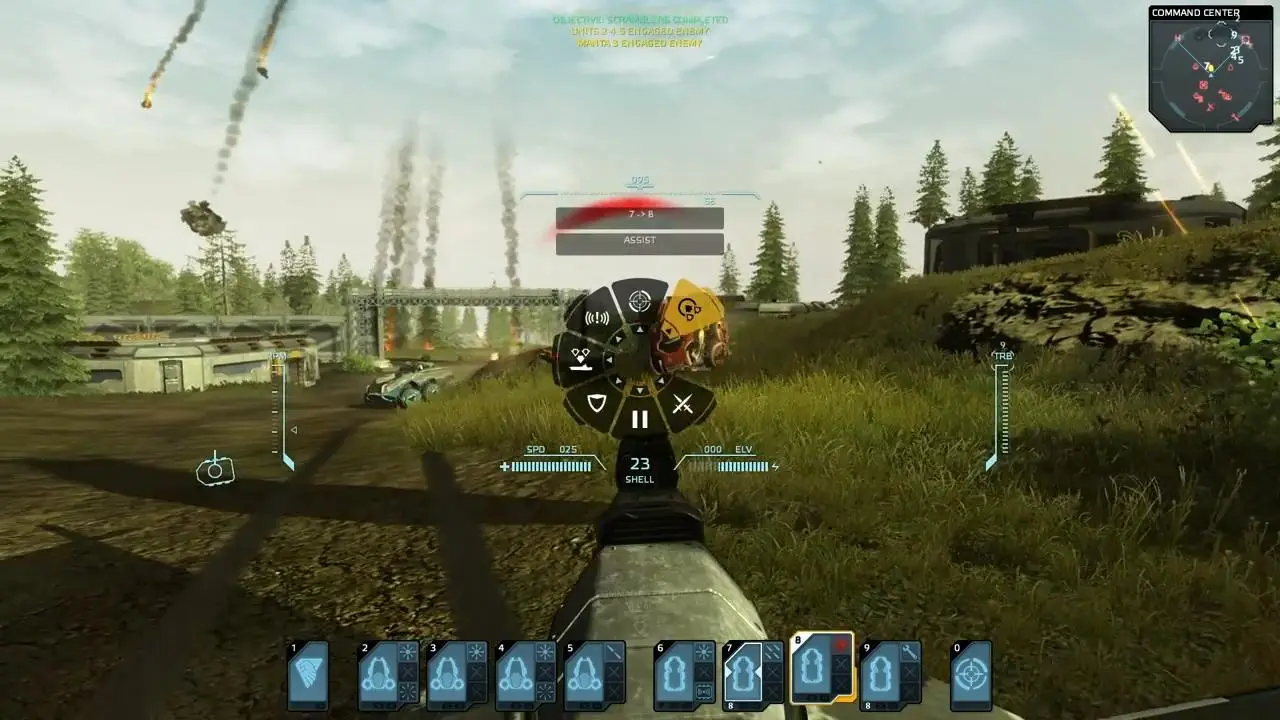The width and height of the screenshot is (1280, 720).
Task: Select the crosshair target command on radial menu
Action: pos(639,300)
